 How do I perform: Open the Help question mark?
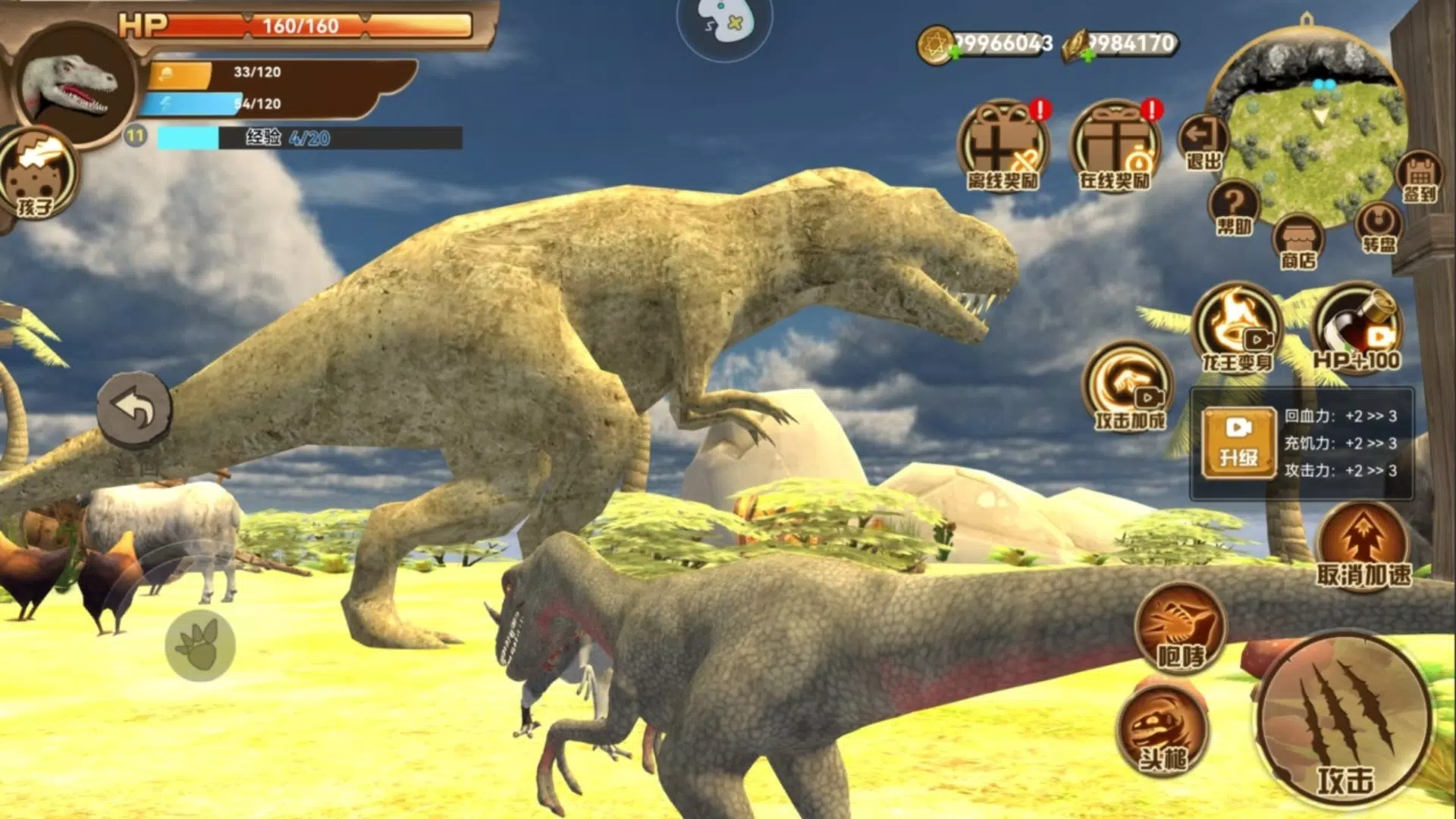point(1234,206)
